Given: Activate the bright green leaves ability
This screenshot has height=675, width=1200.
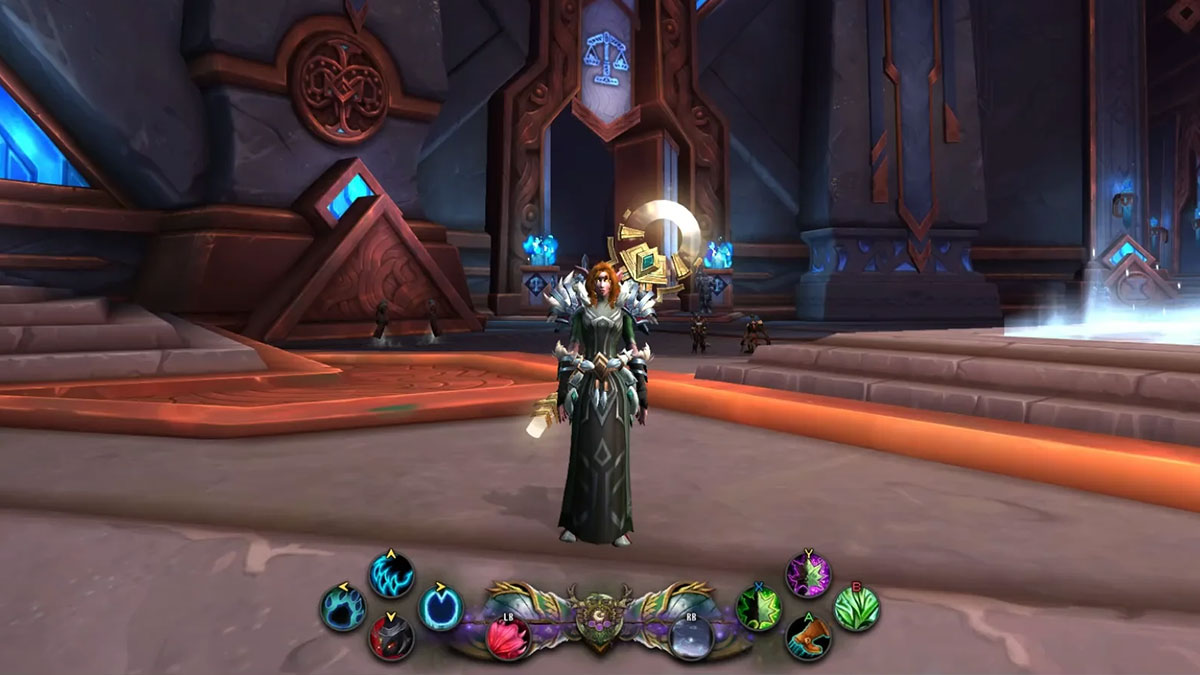Looking at the screenshot, I should (x=856, y=607).
